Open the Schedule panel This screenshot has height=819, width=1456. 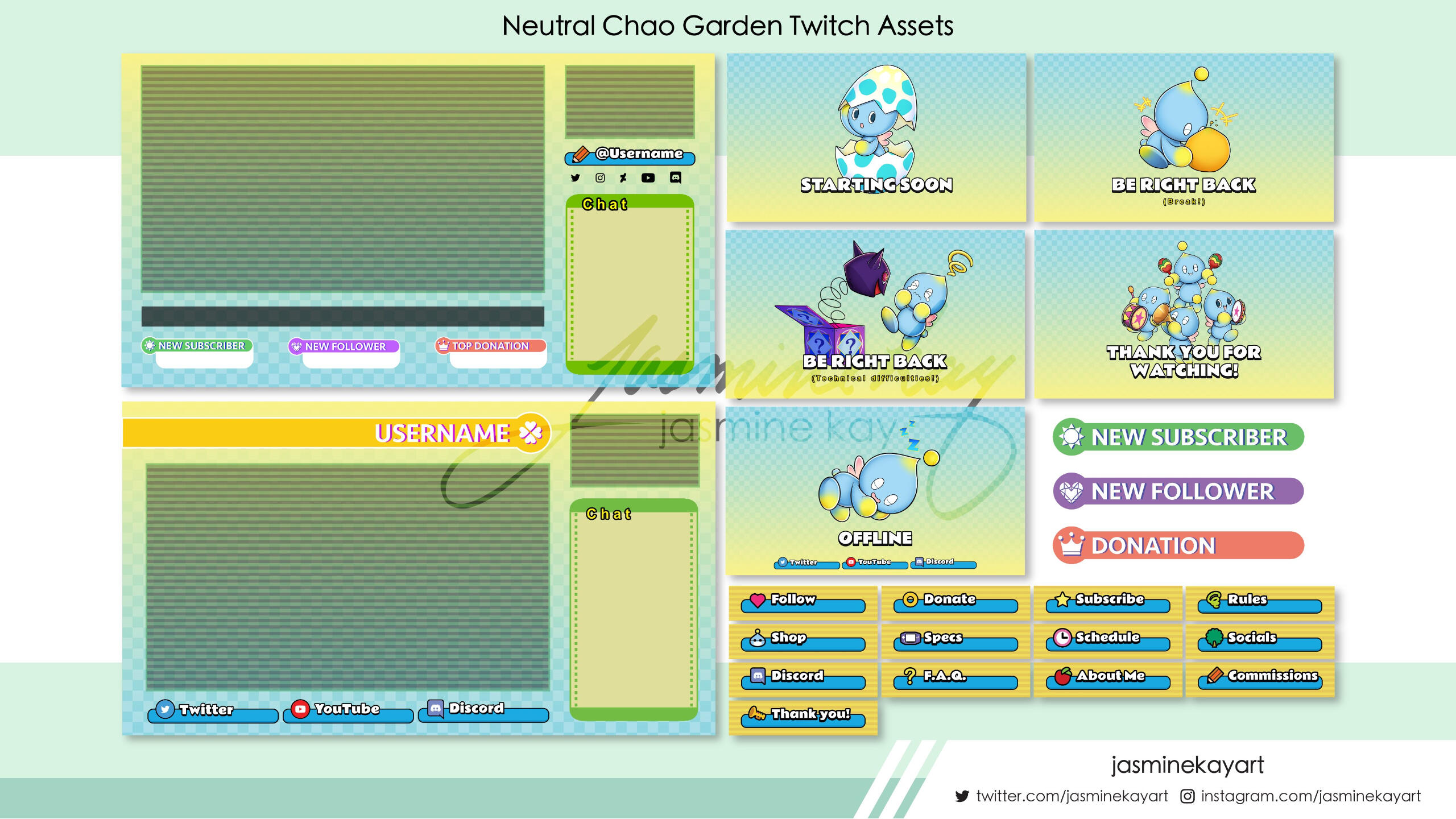point(1107,640)
